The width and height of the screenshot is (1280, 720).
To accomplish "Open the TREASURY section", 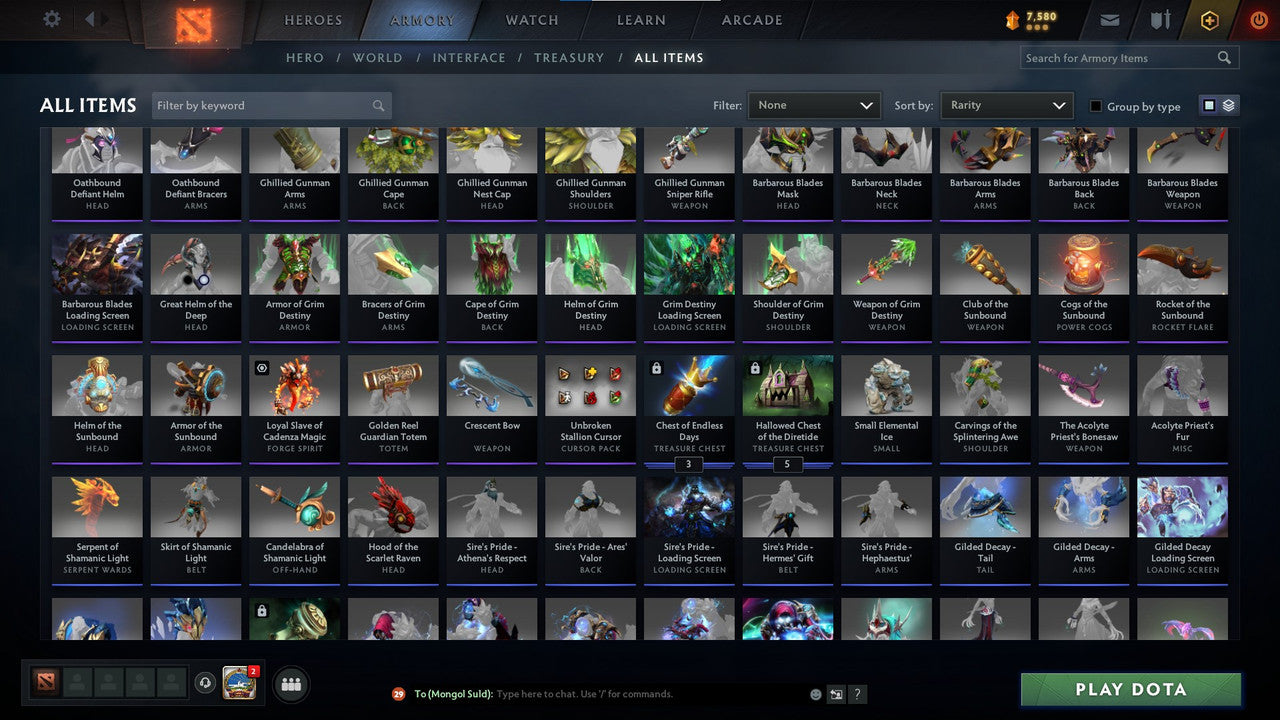I will 568,57.
